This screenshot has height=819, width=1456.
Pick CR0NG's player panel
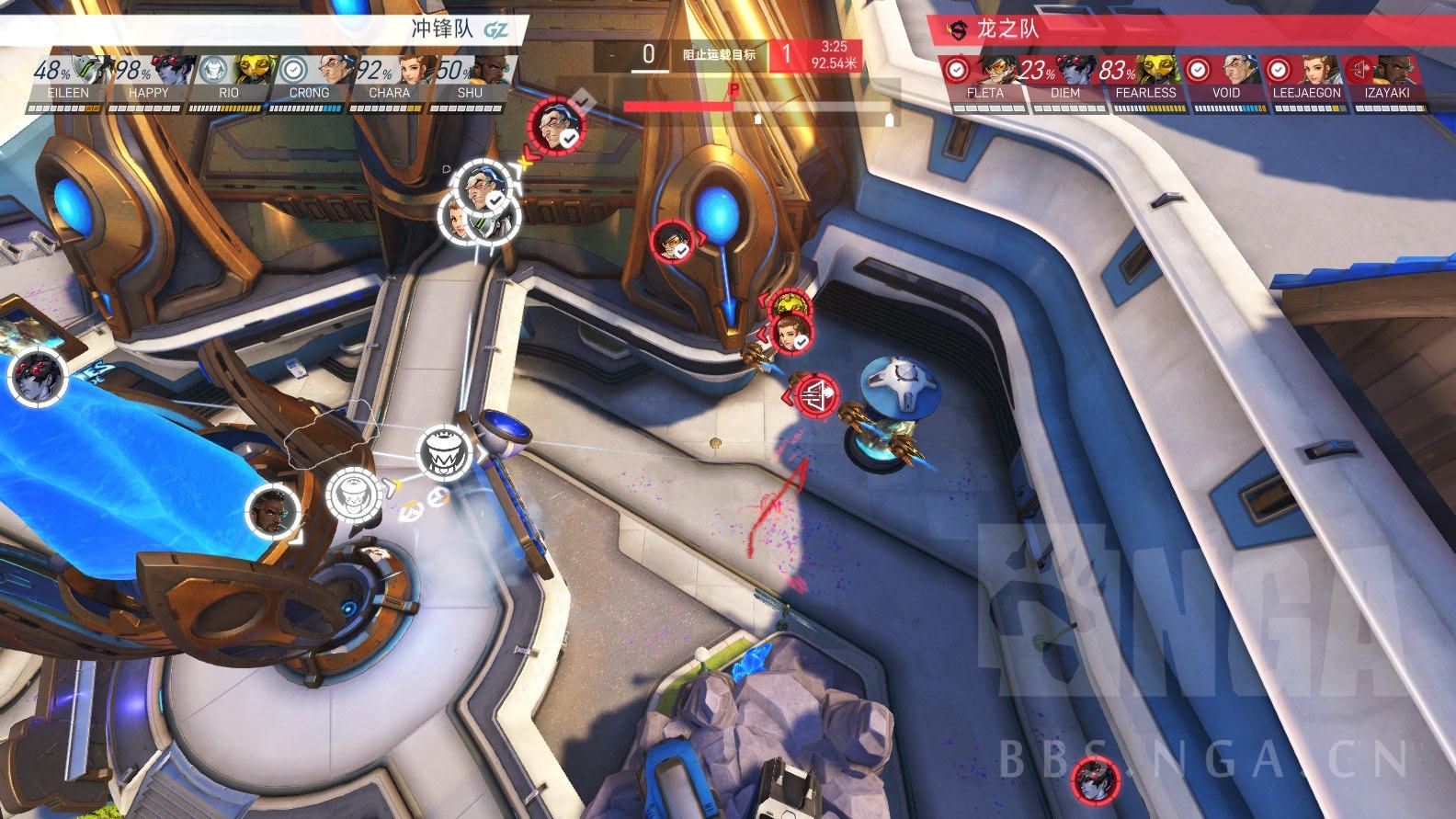pos(309,81)
